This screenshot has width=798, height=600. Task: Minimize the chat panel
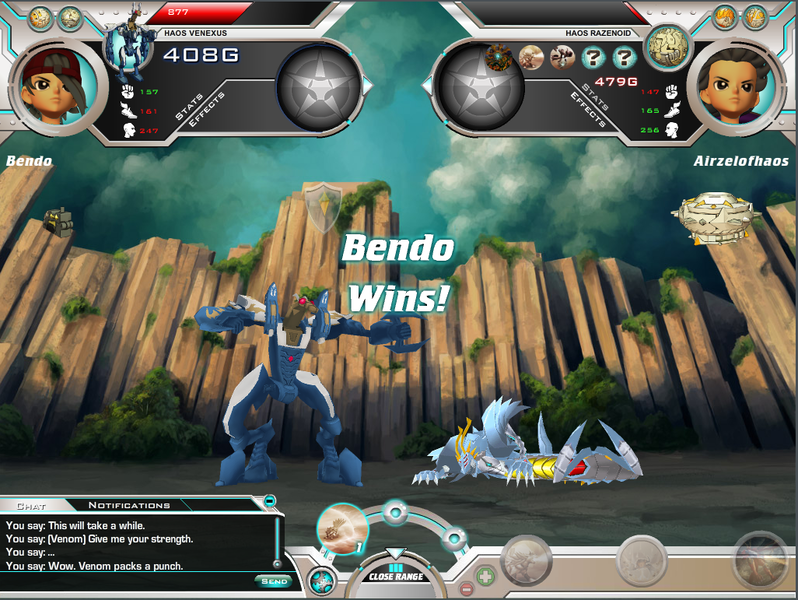pyautogui.click(x=269, y=500)
